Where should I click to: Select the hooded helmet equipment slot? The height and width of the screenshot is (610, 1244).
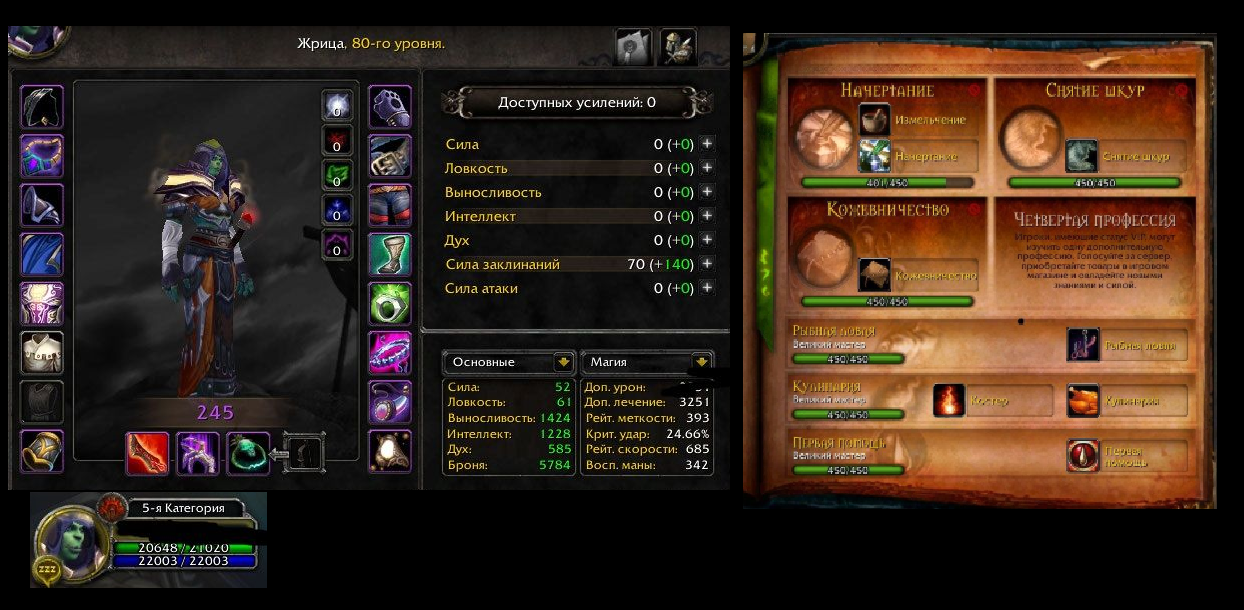42,107
